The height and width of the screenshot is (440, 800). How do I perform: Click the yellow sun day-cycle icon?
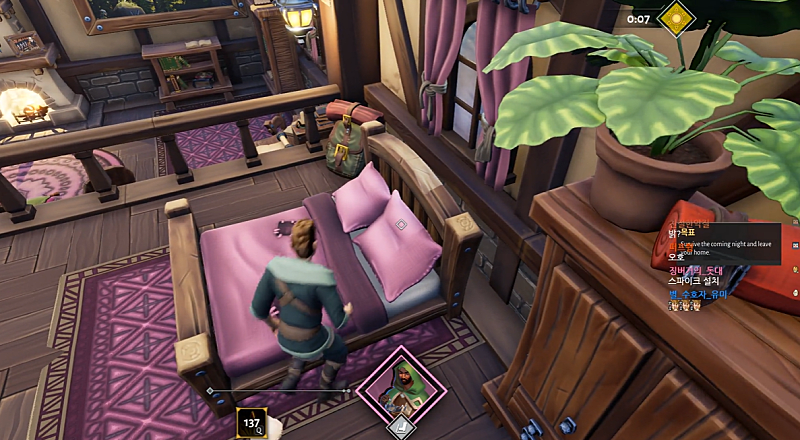677,18
